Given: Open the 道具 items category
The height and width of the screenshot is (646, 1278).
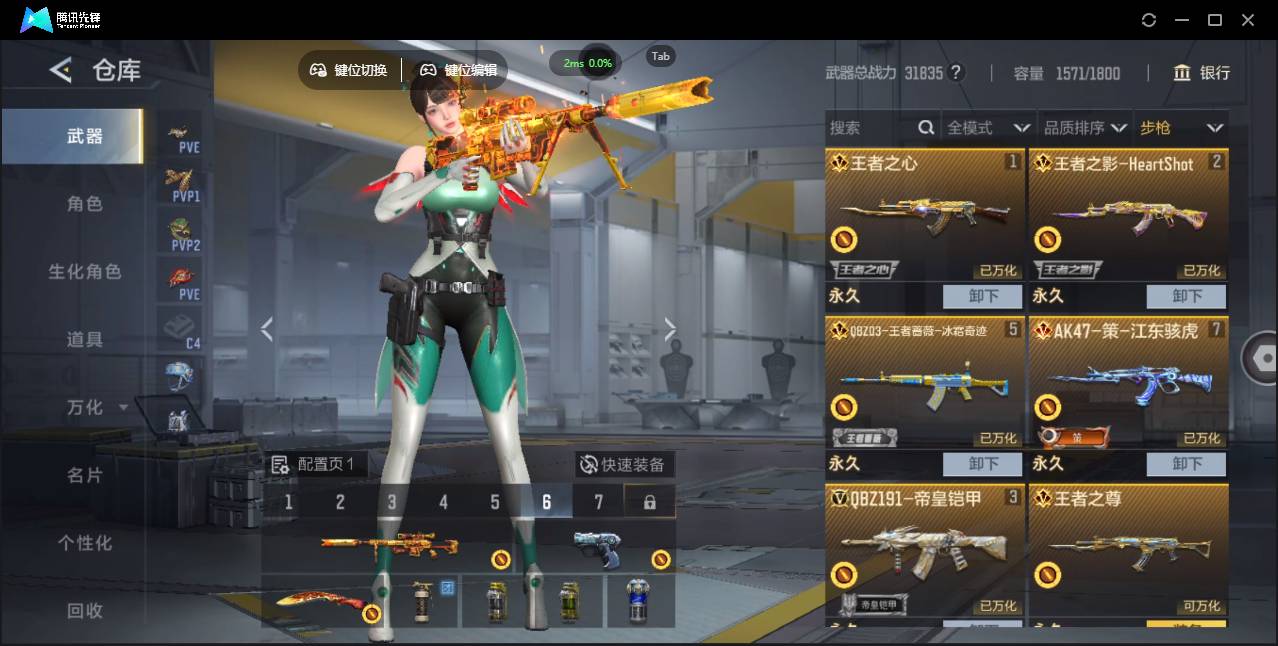Looking at the screenshot, I should pos(84,340).
